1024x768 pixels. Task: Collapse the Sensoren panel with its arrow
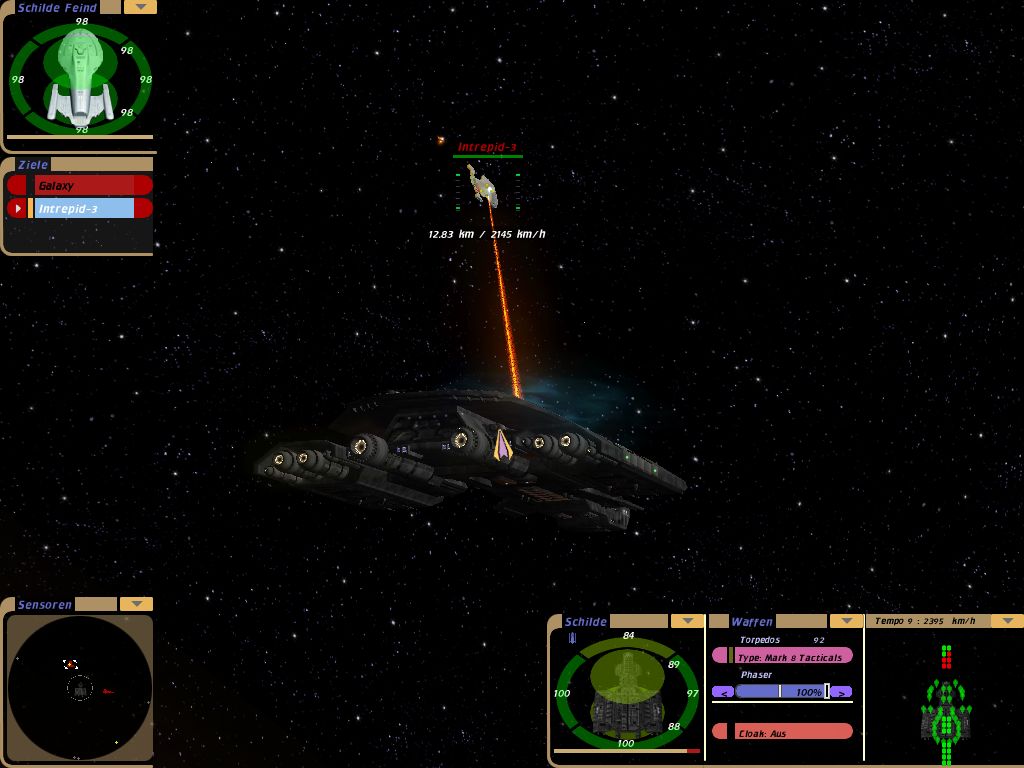point(136,604)
